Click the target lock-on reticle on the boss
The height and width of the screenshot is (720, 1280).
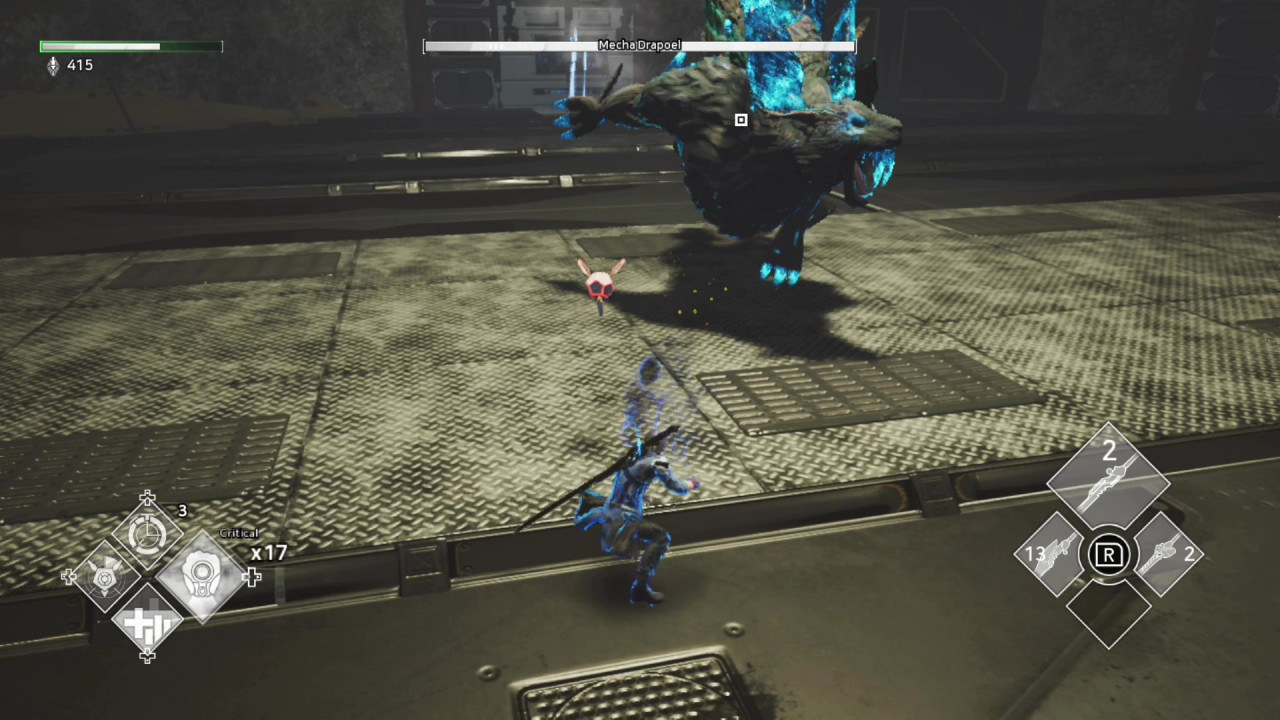coord(741,120)
